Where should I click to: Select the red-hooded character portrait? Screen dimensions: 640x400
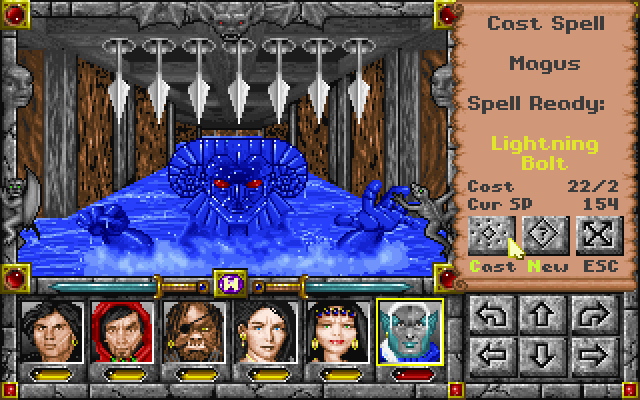tap(120, 332)
